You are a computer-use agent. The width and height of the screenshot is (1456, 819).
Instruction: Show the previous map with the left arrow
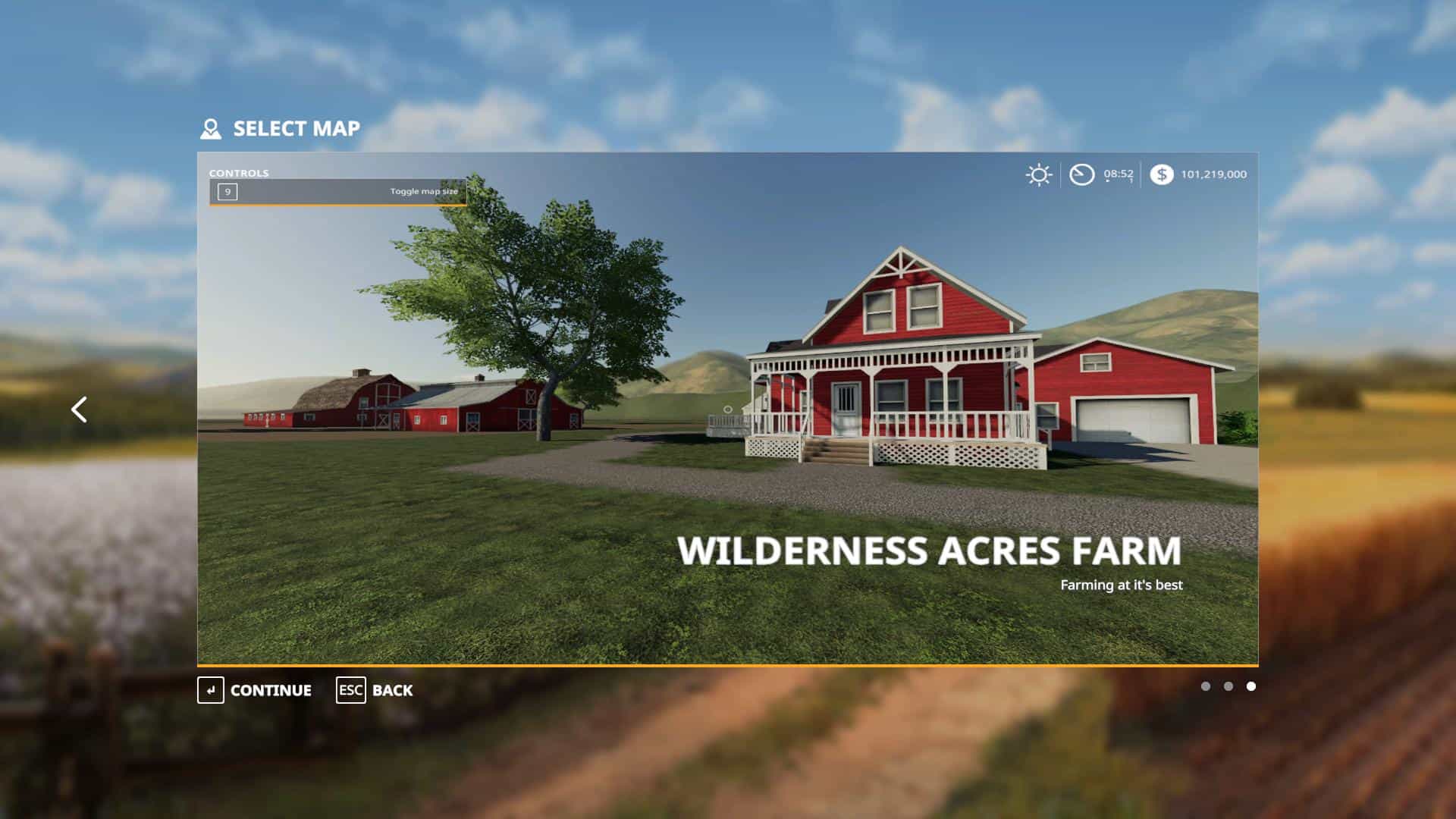pyautogui.click(x=79, y=409)
